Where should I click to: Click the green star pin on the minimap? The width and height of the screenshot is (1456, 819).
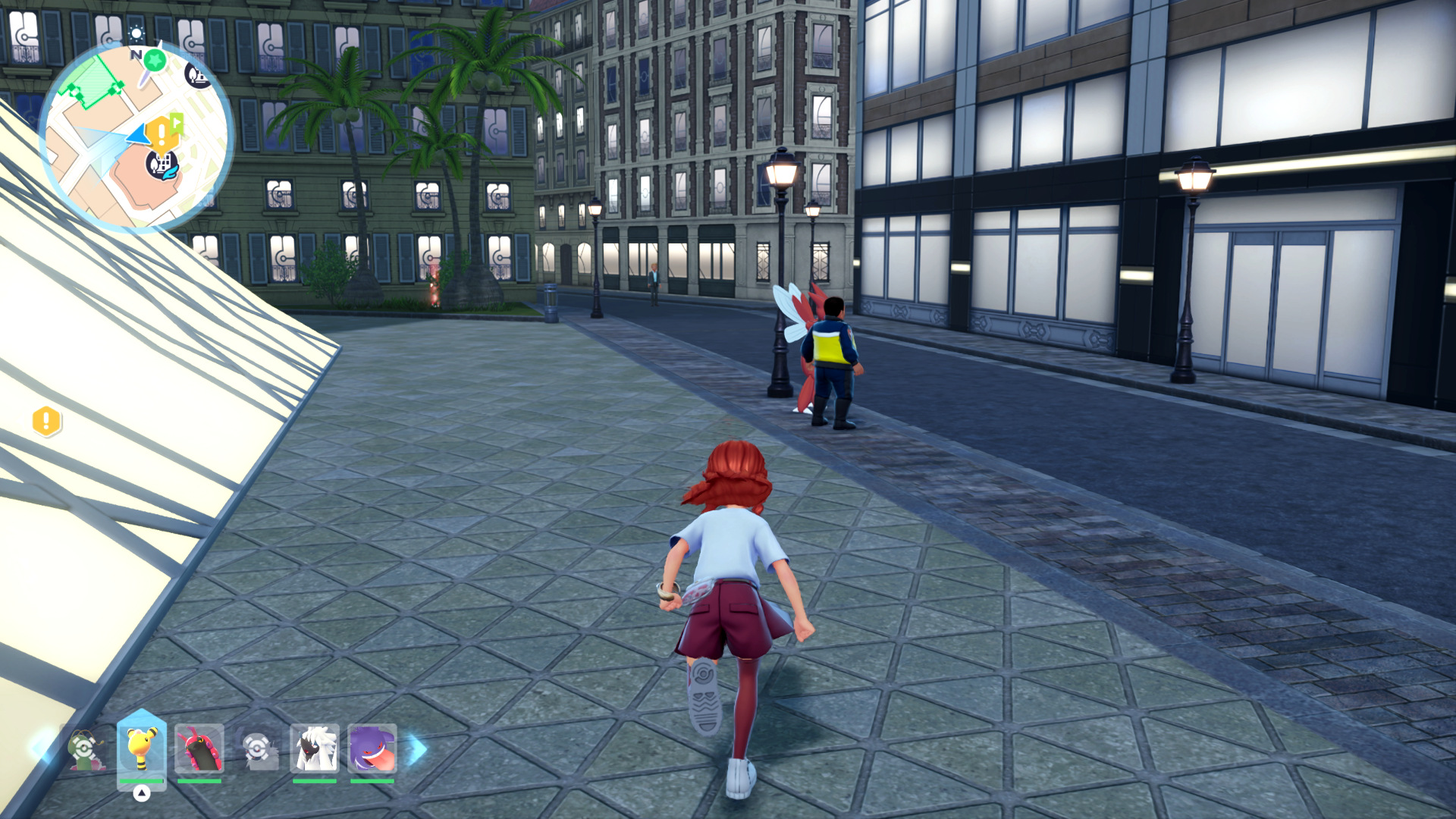[x=155, y=60]
